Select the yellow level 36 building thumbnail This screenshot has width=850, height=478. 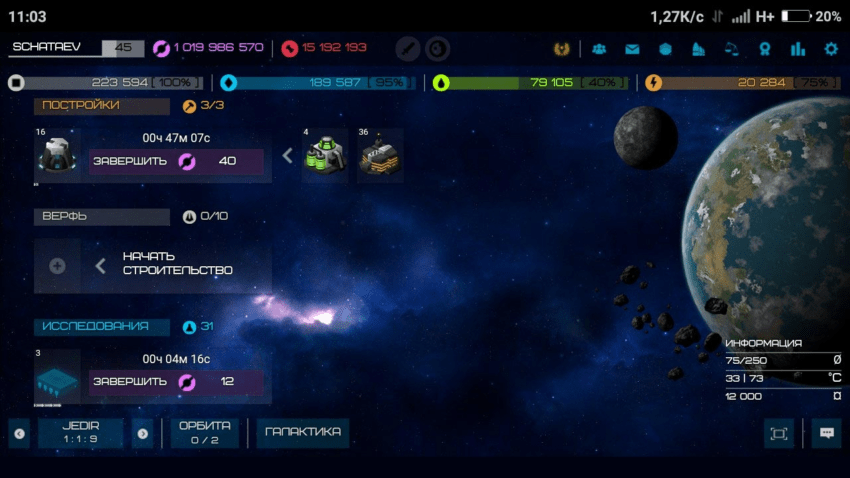pos(380,155)
